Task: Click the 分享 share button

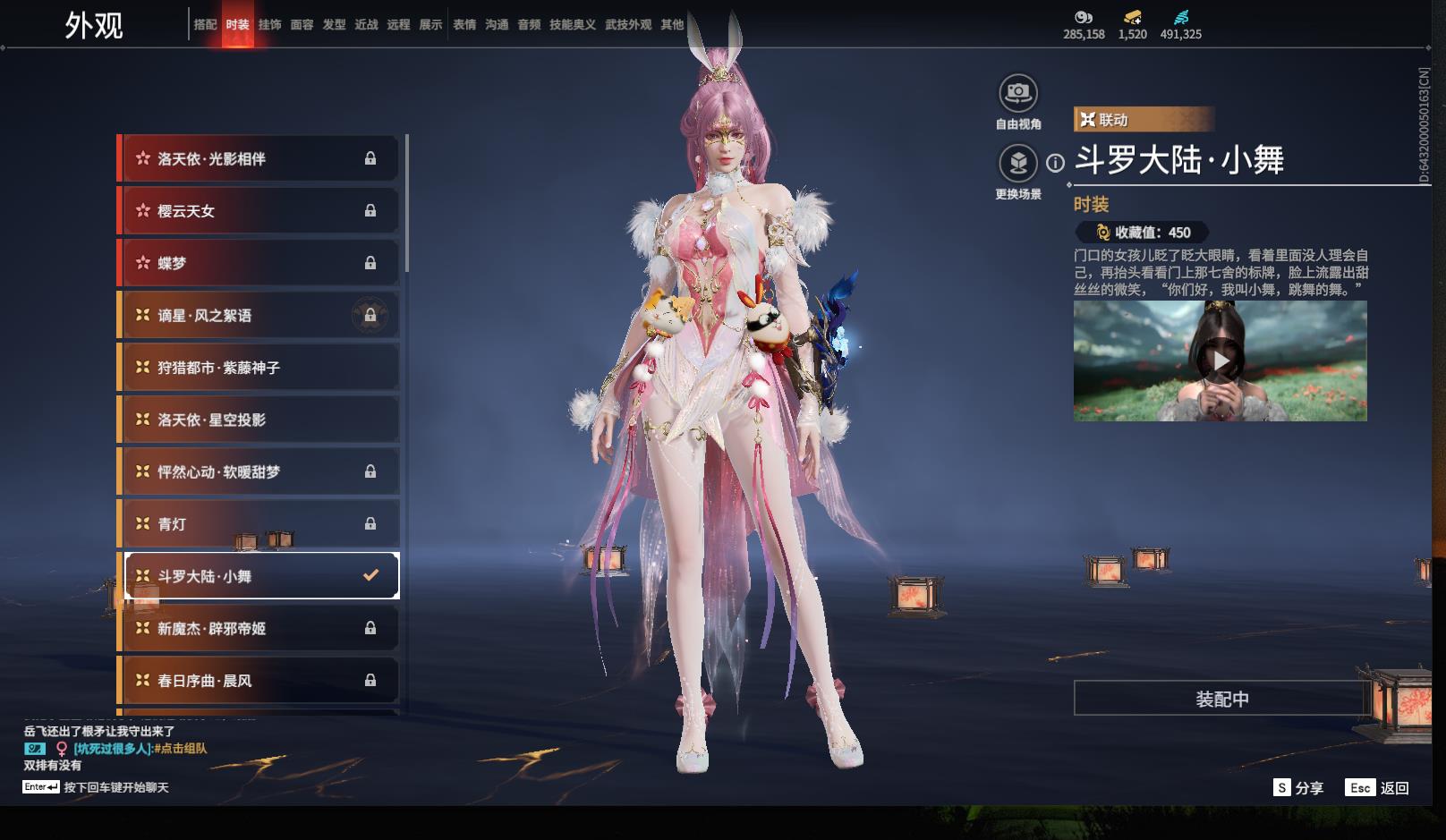Action: 1298,788
